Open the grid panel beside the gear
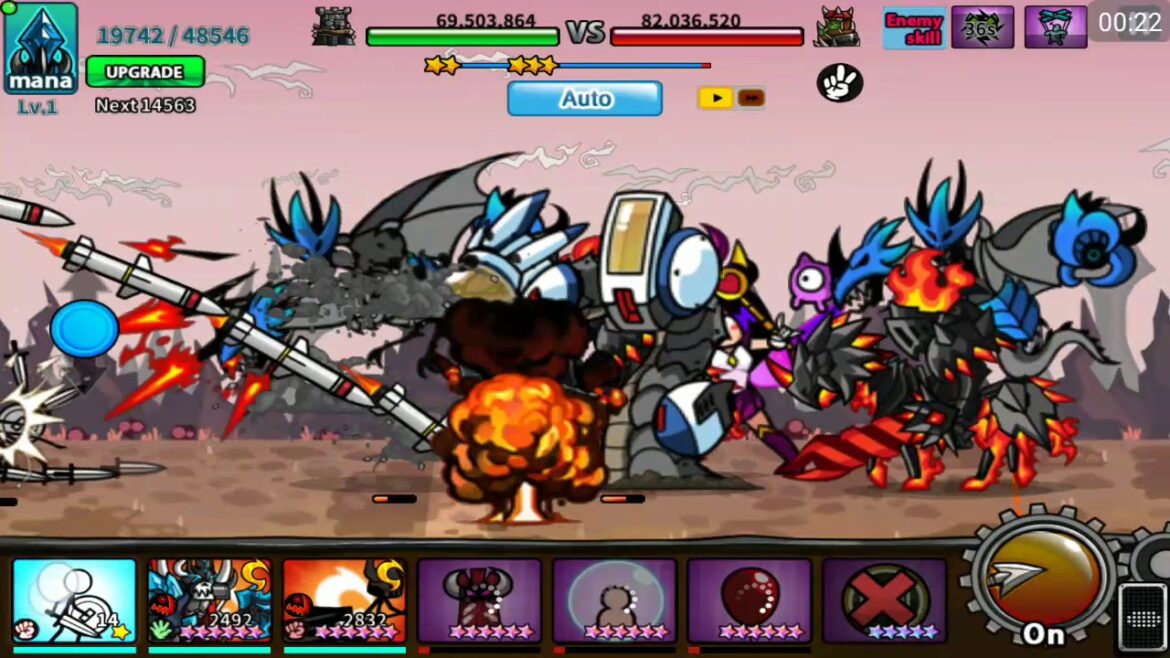 (1142, 614)
